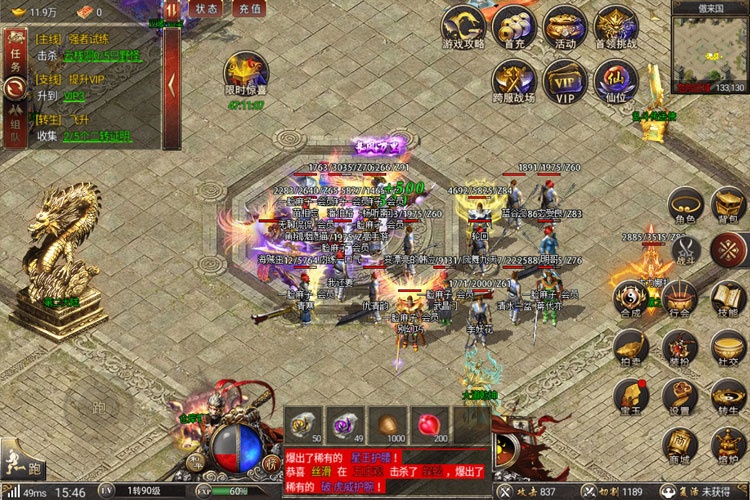The width and height of the screenshot is (750, 500).
Task: Open the 状态 status button
Action: [x=207, y=8]
